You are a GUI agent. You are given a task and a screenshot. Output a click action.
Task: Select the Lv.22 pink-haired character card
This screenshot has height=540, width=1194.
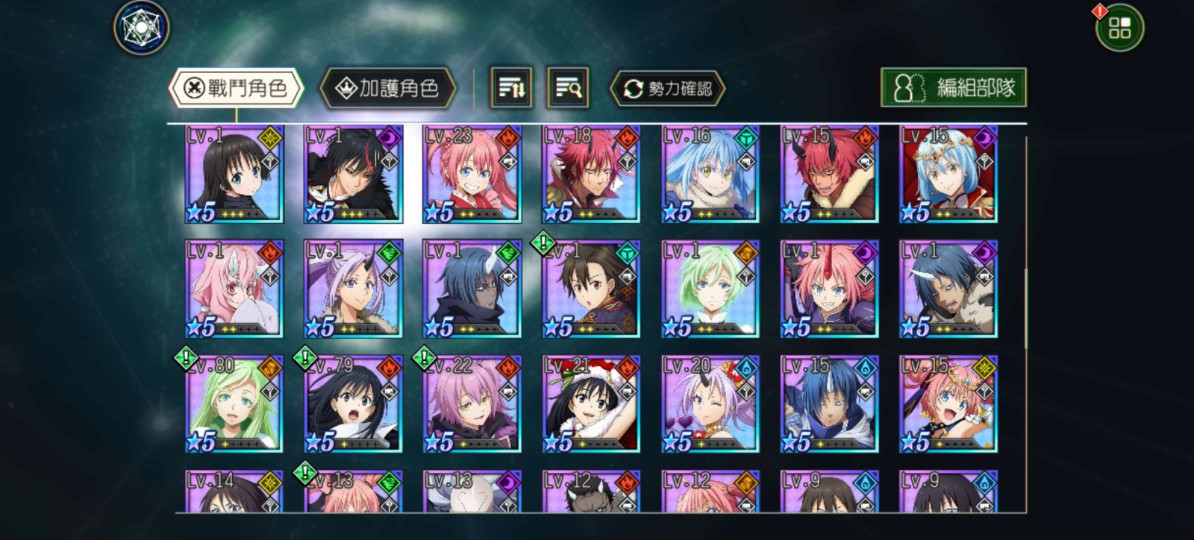coord(473,404)
